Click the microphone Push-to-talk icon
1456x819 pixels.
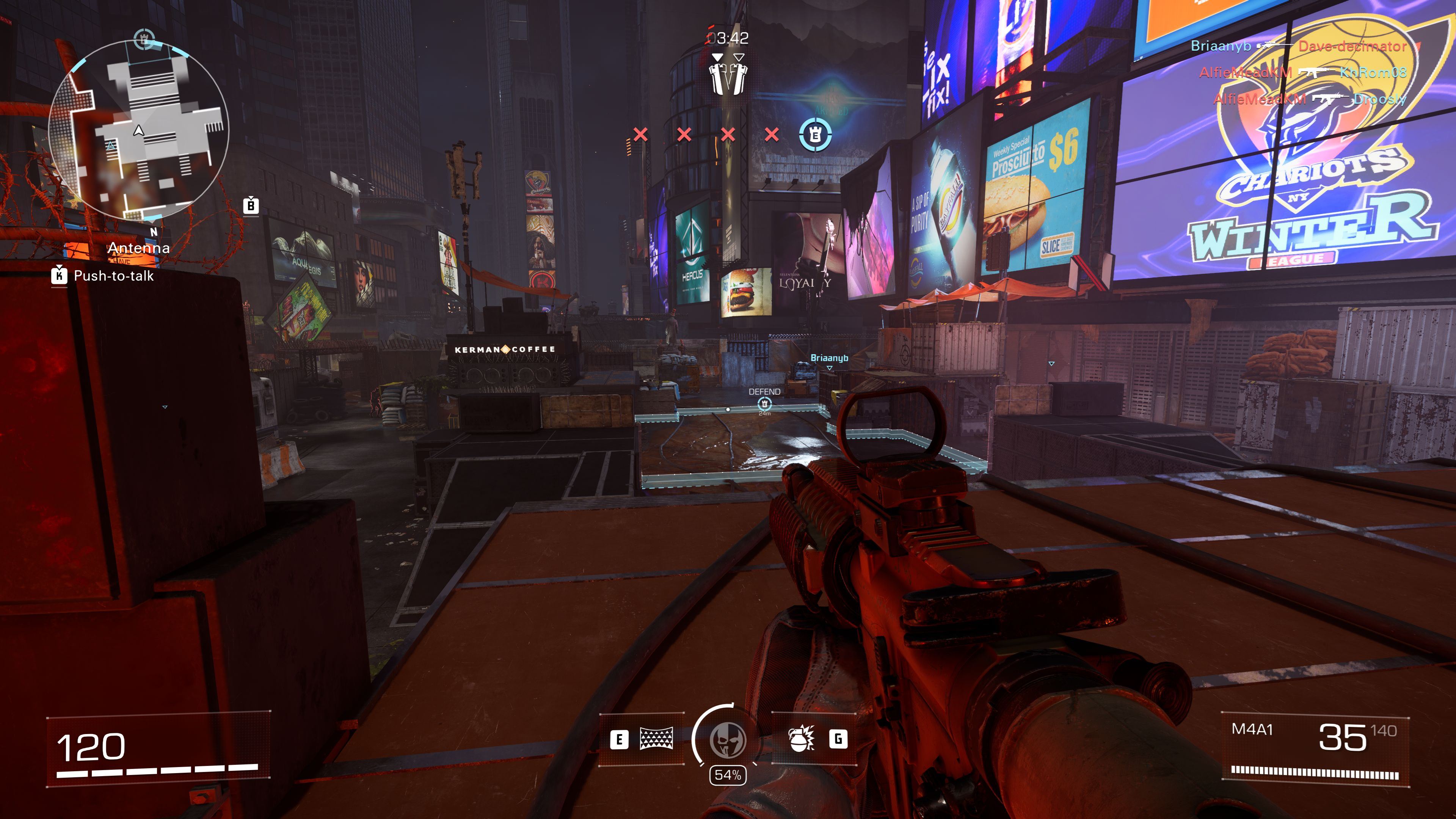point(59,275)
